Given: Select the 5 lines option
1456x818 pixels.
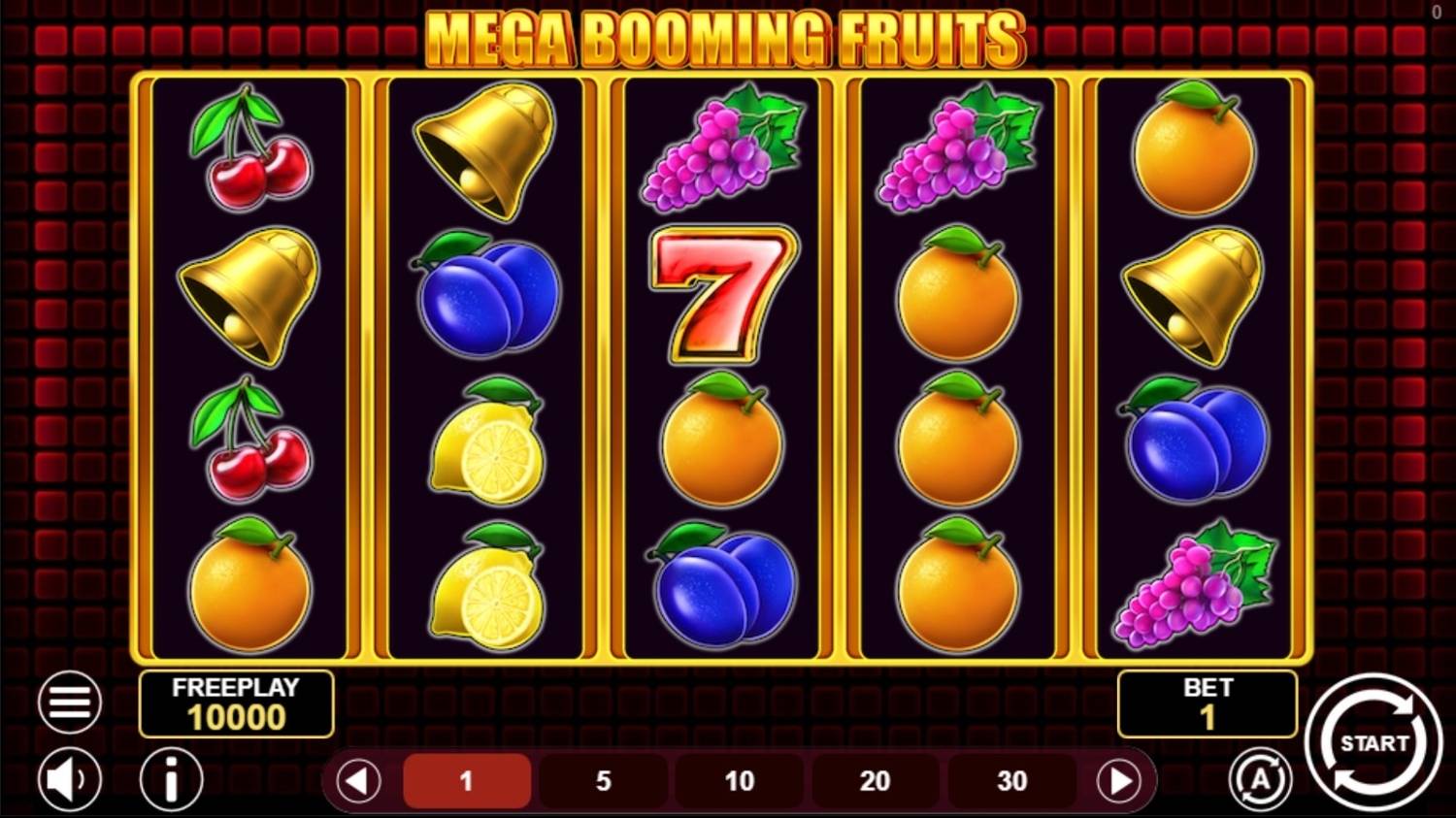Looking at the screenshot, I should pos(603,780).
